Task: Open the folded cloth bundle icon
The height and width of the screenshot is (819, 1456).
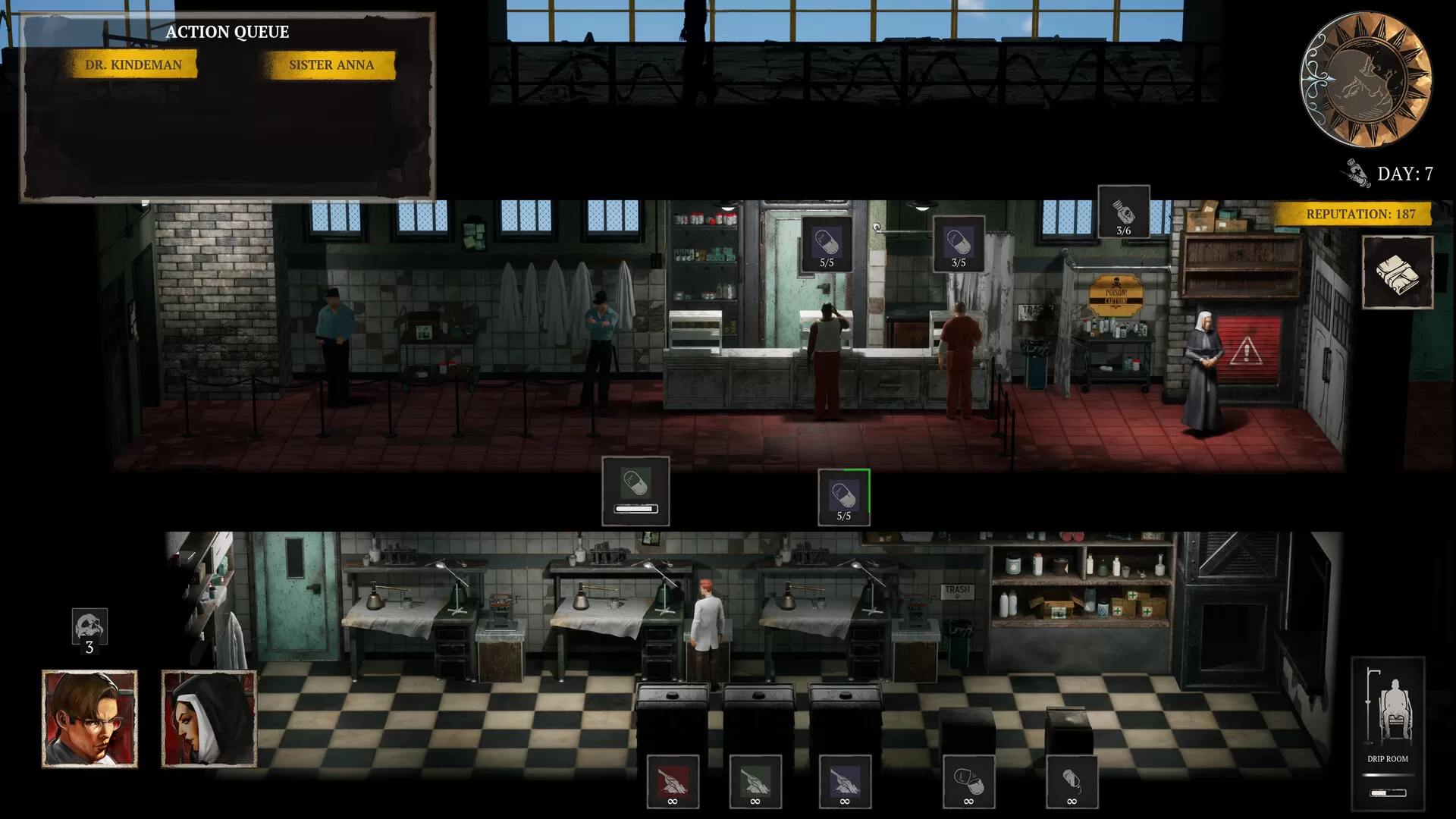Action: (x=1398, y=272)
